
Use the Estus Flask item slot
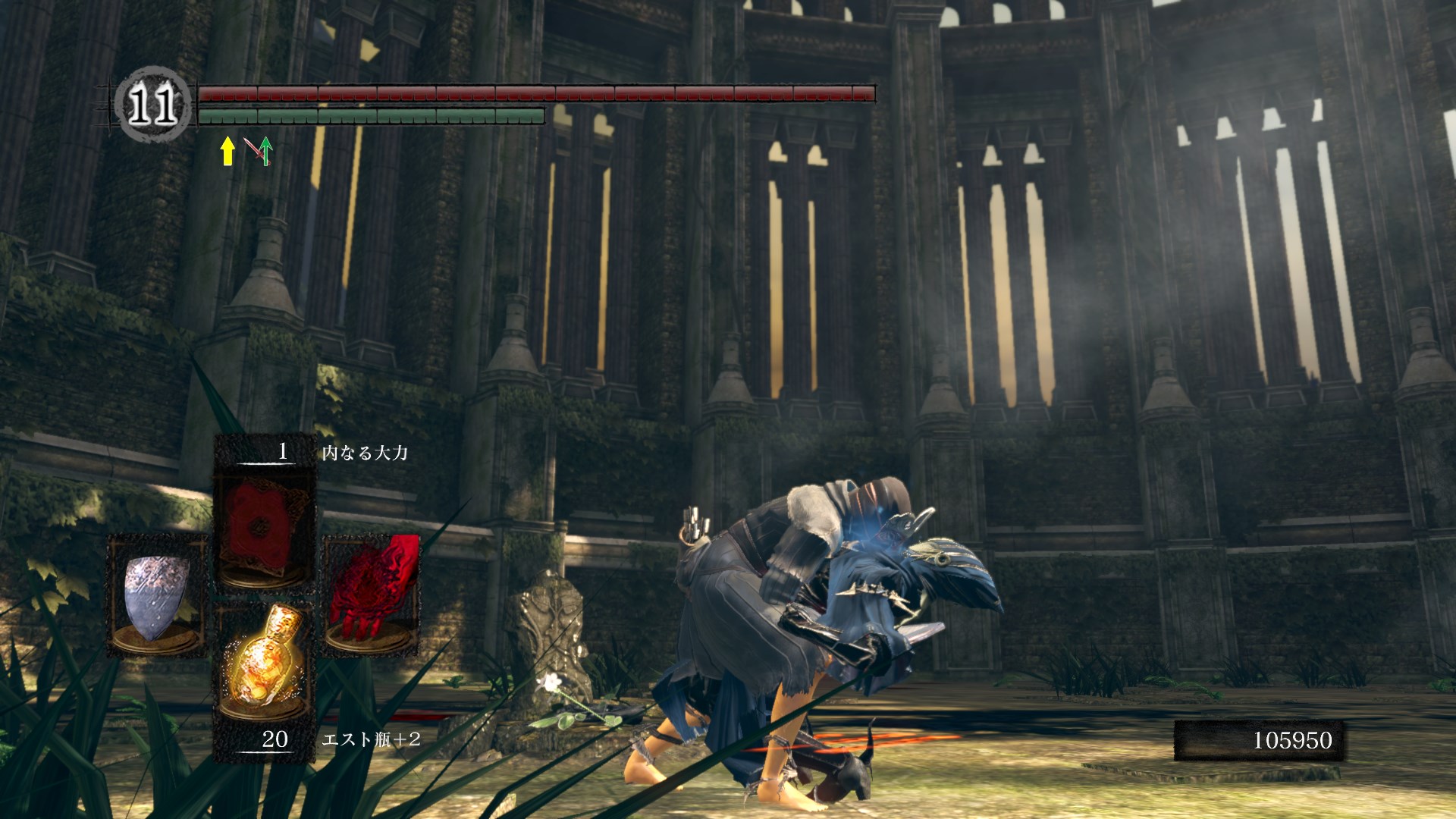(x=265, y=664)
